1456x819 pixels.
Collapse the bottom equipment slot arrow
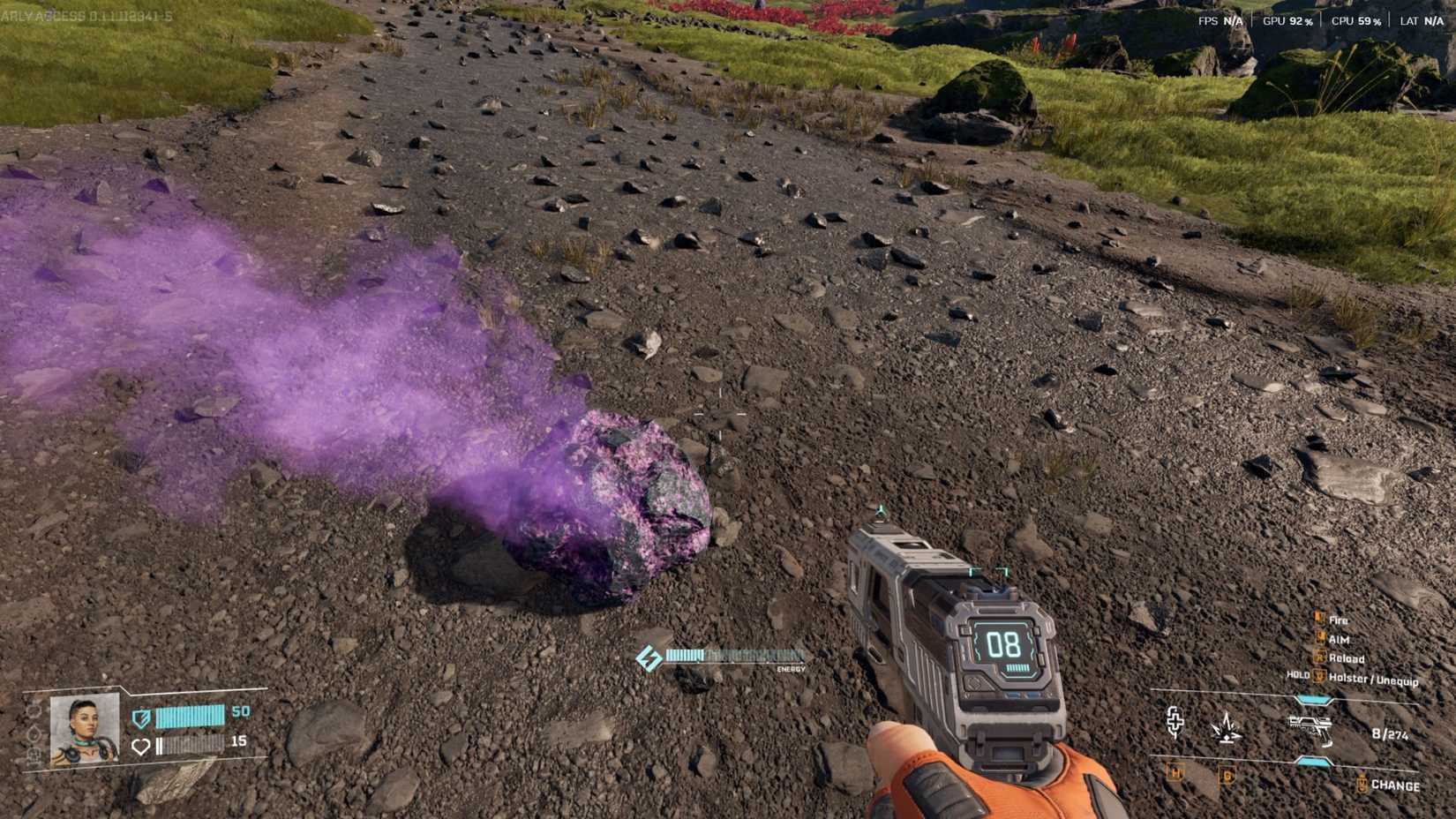[x=1312, y=762]
